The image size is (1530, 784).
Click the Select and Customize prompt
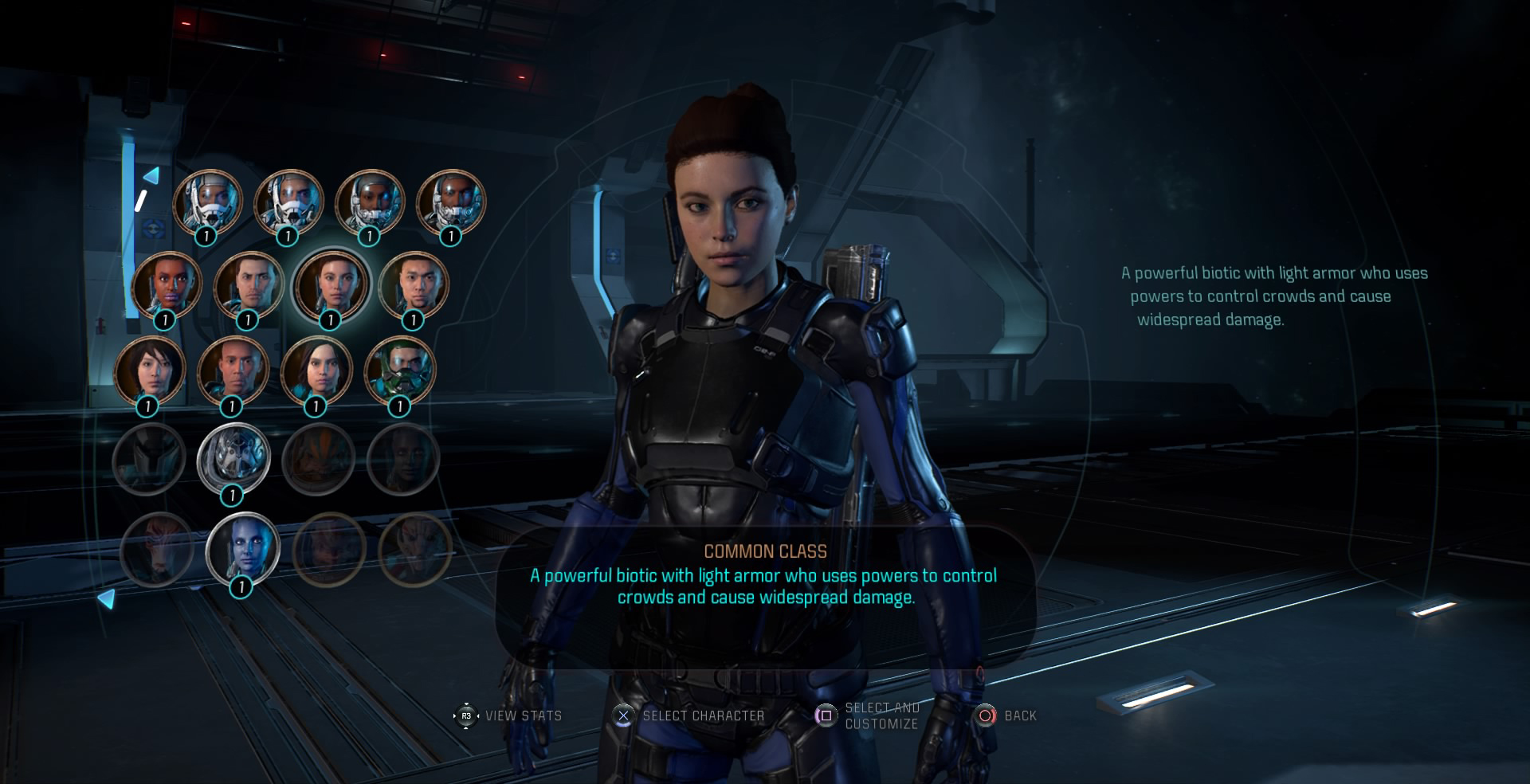coord(869,715)
